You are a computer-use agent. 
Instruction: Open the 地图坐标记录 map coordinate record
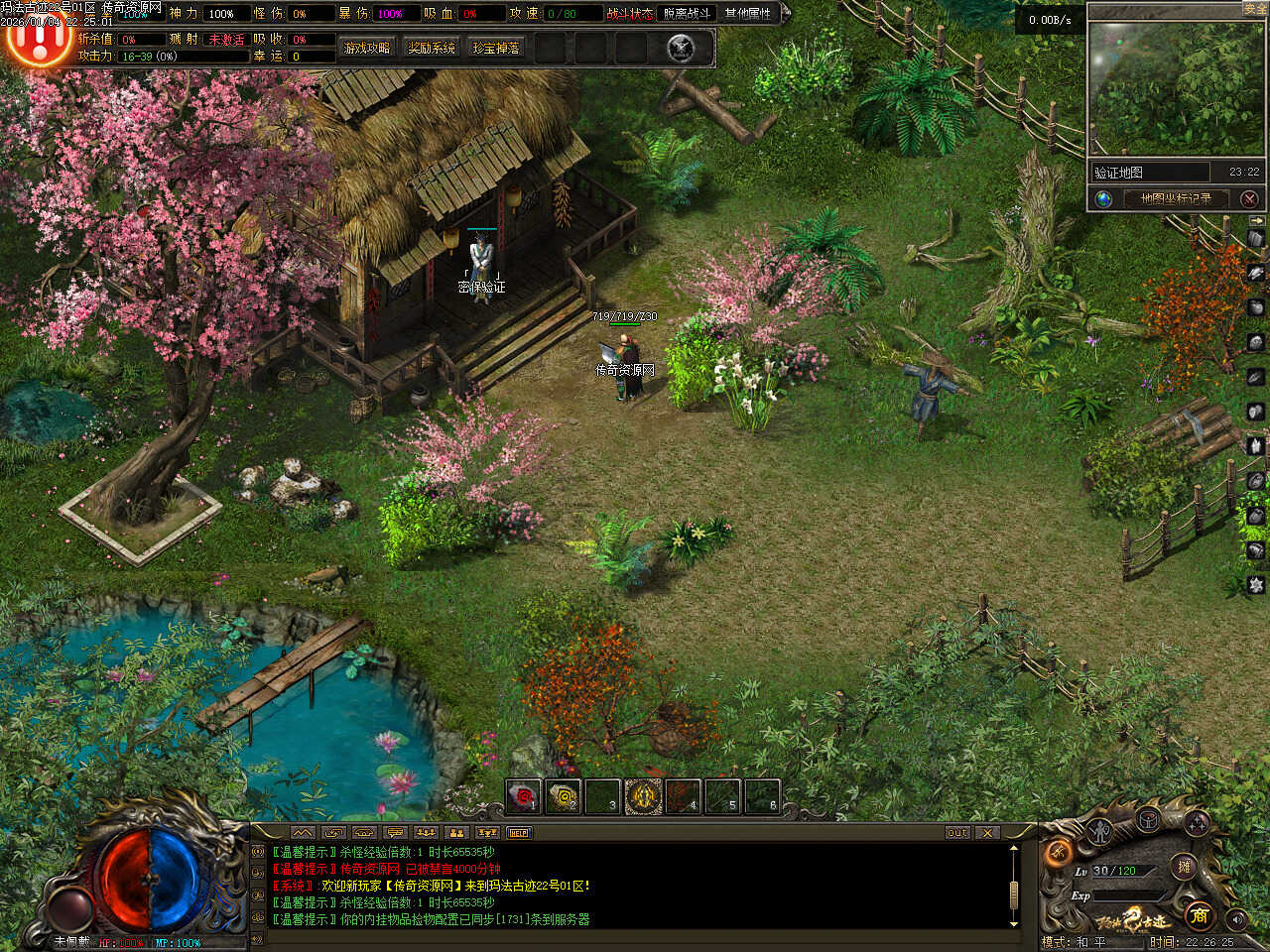click(1176, 198)
